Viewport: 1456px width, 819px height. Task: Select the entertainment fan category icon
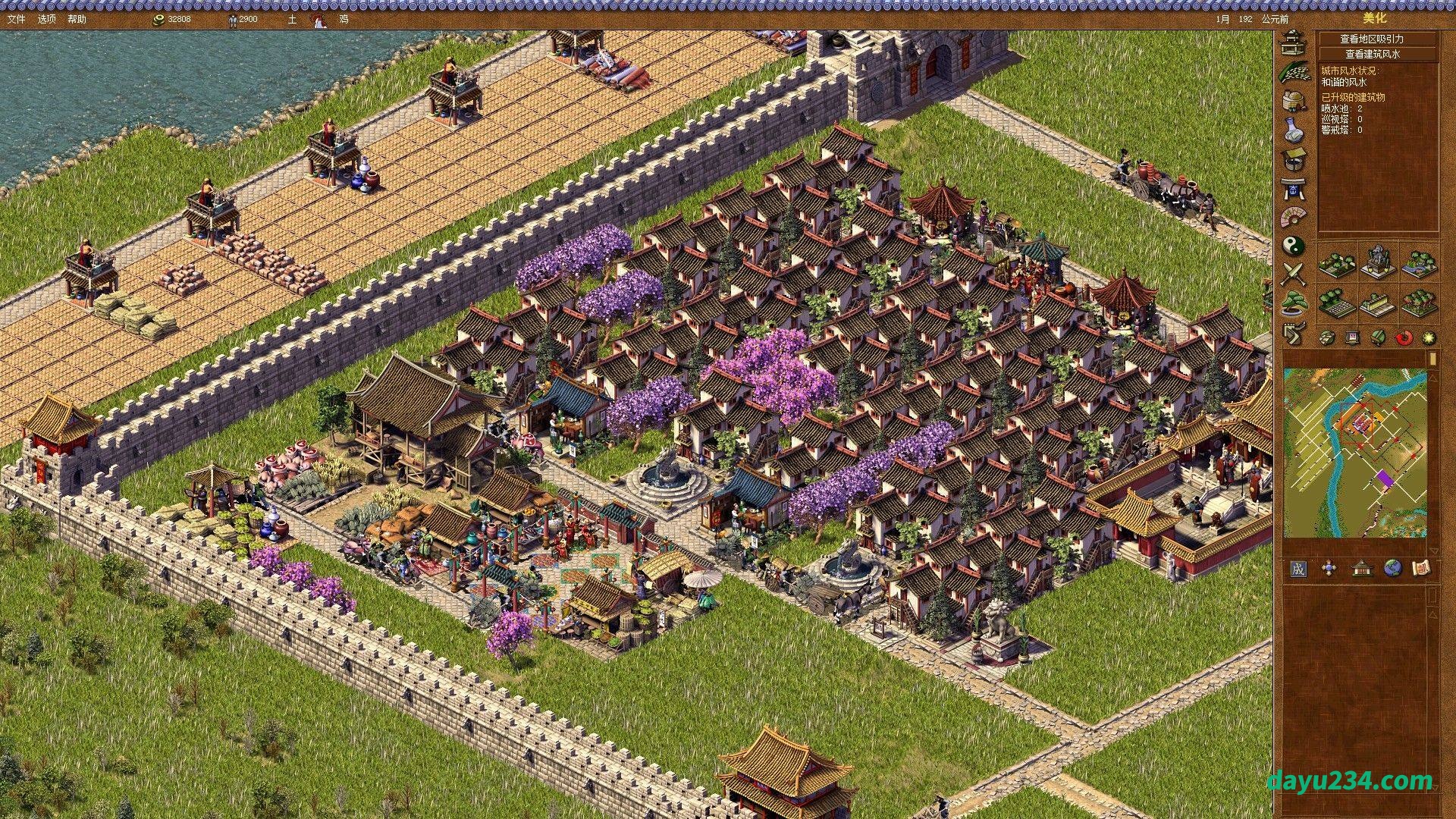pyautogui.click(x=1293, y=217)
